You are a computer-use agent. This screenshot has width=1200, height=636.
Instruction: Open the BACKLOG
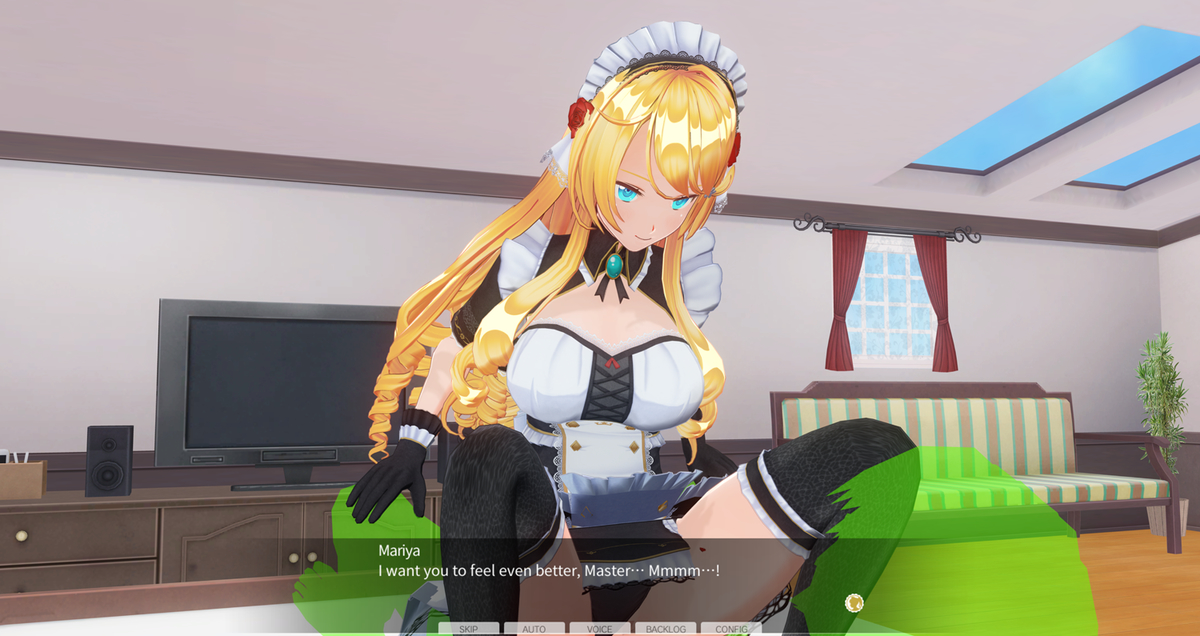(666, 629)
